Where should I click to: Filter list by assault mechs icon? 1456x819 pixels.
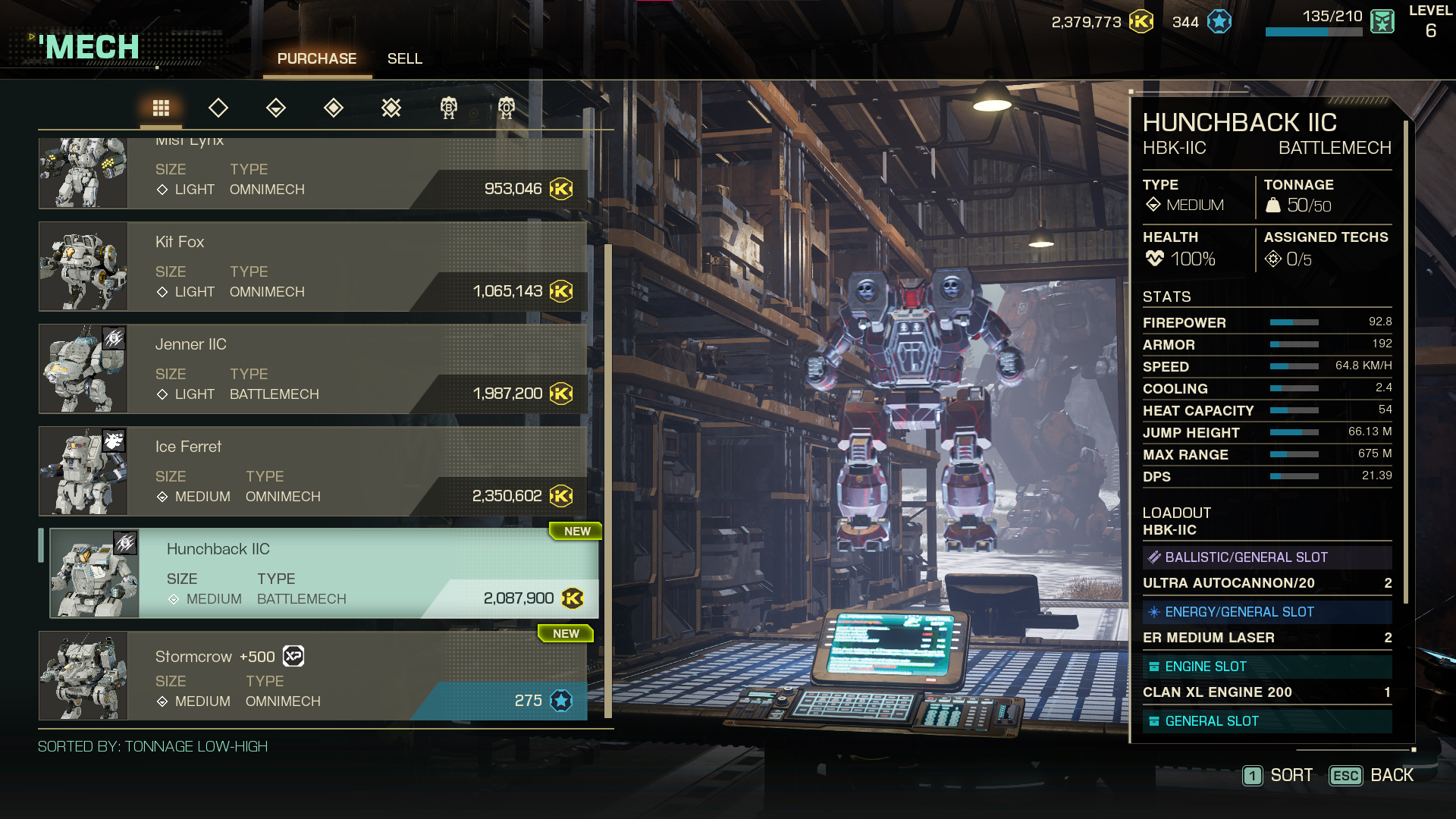click(391, 108)
